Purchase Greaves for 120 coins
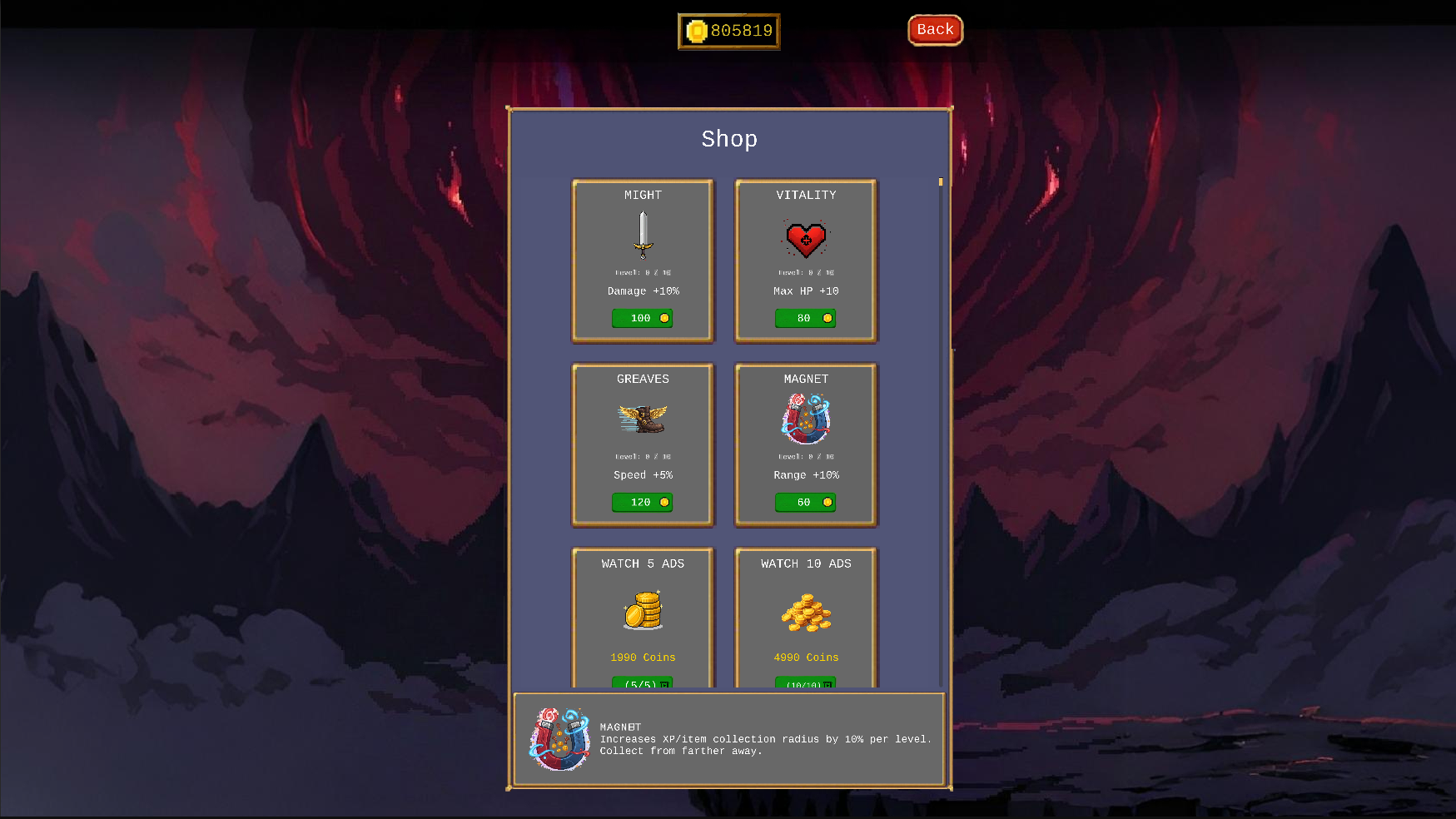The height and width of the screenshot is (819, 1456). click(x=642, y=502)
